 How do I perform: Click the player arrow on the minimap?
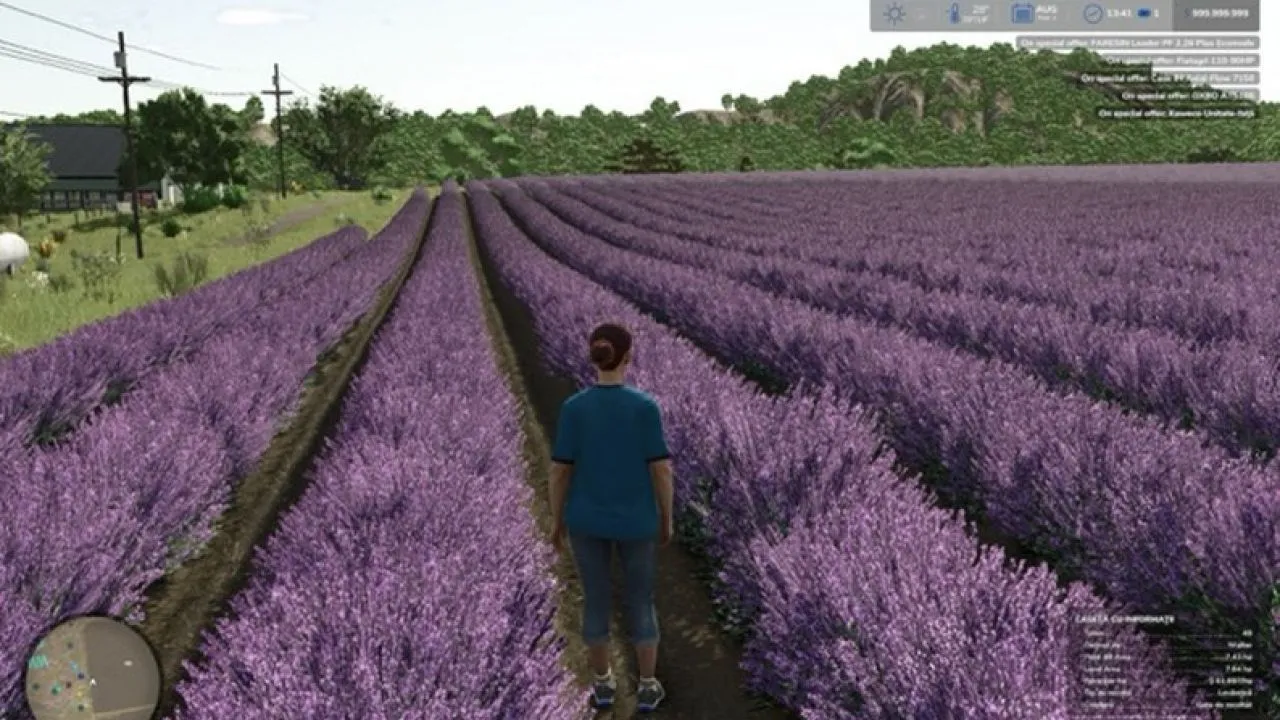click(x=92, y=683)
